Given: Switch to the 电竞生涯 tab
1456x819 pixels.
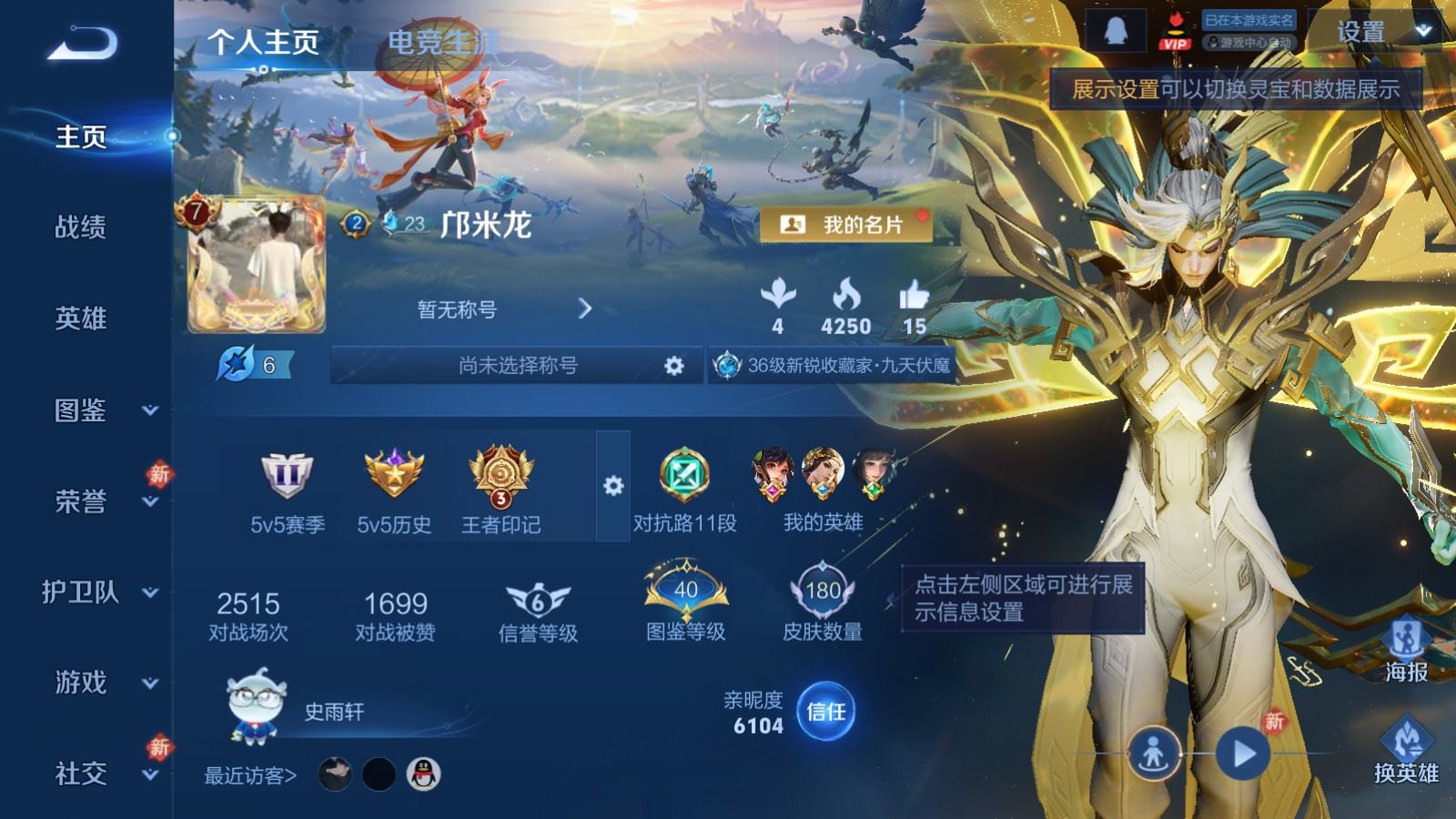Looking at the screenshot, I should click(x=442, y=42).
